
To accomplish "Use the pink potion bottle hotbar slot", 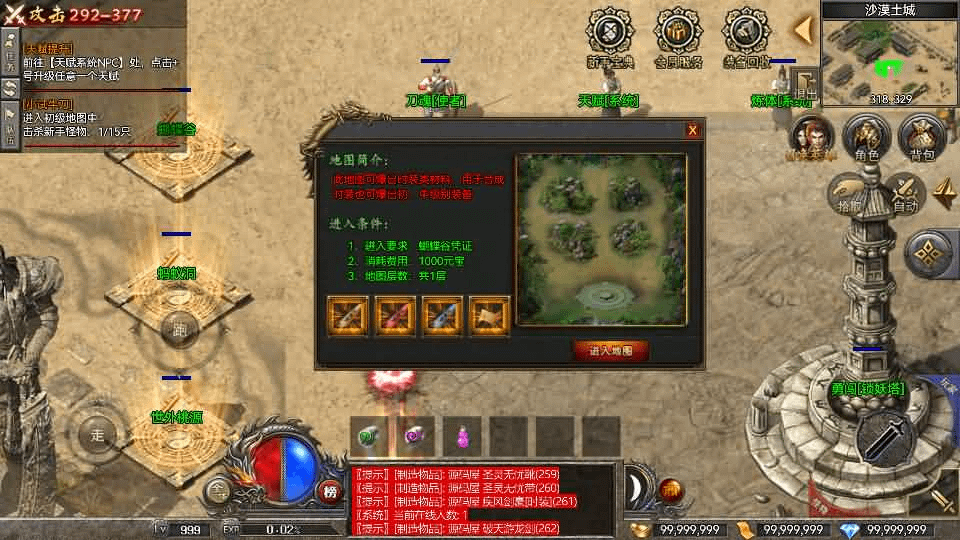I will point(462,437).
